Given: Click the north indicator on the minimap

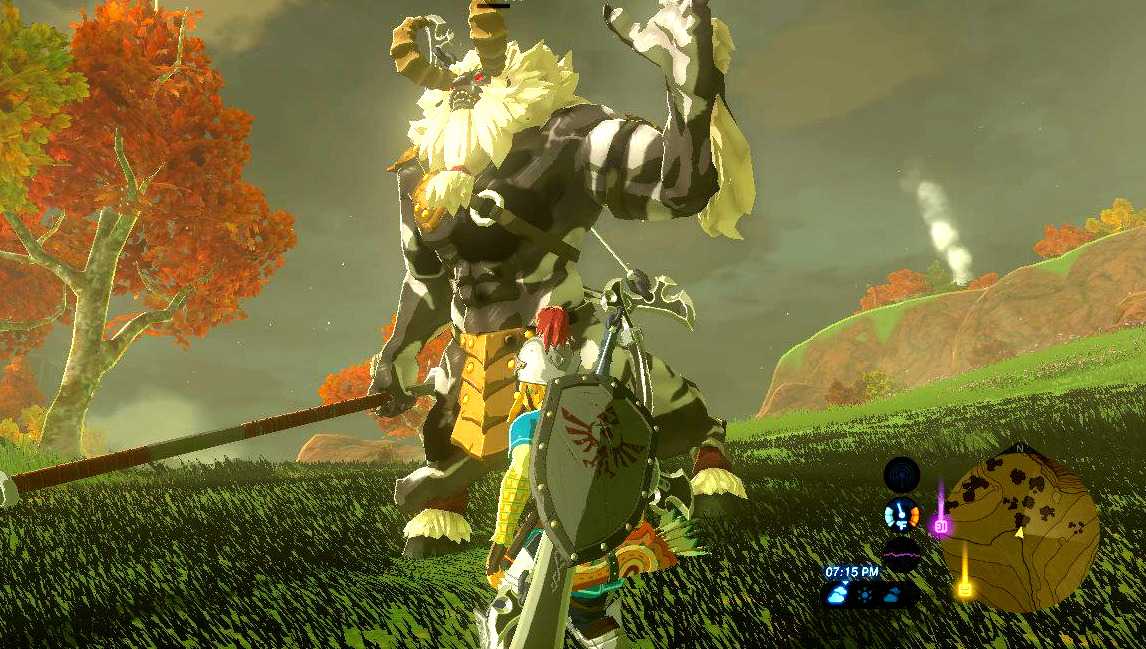Looking at the screenshot, I should [1019, 448].
